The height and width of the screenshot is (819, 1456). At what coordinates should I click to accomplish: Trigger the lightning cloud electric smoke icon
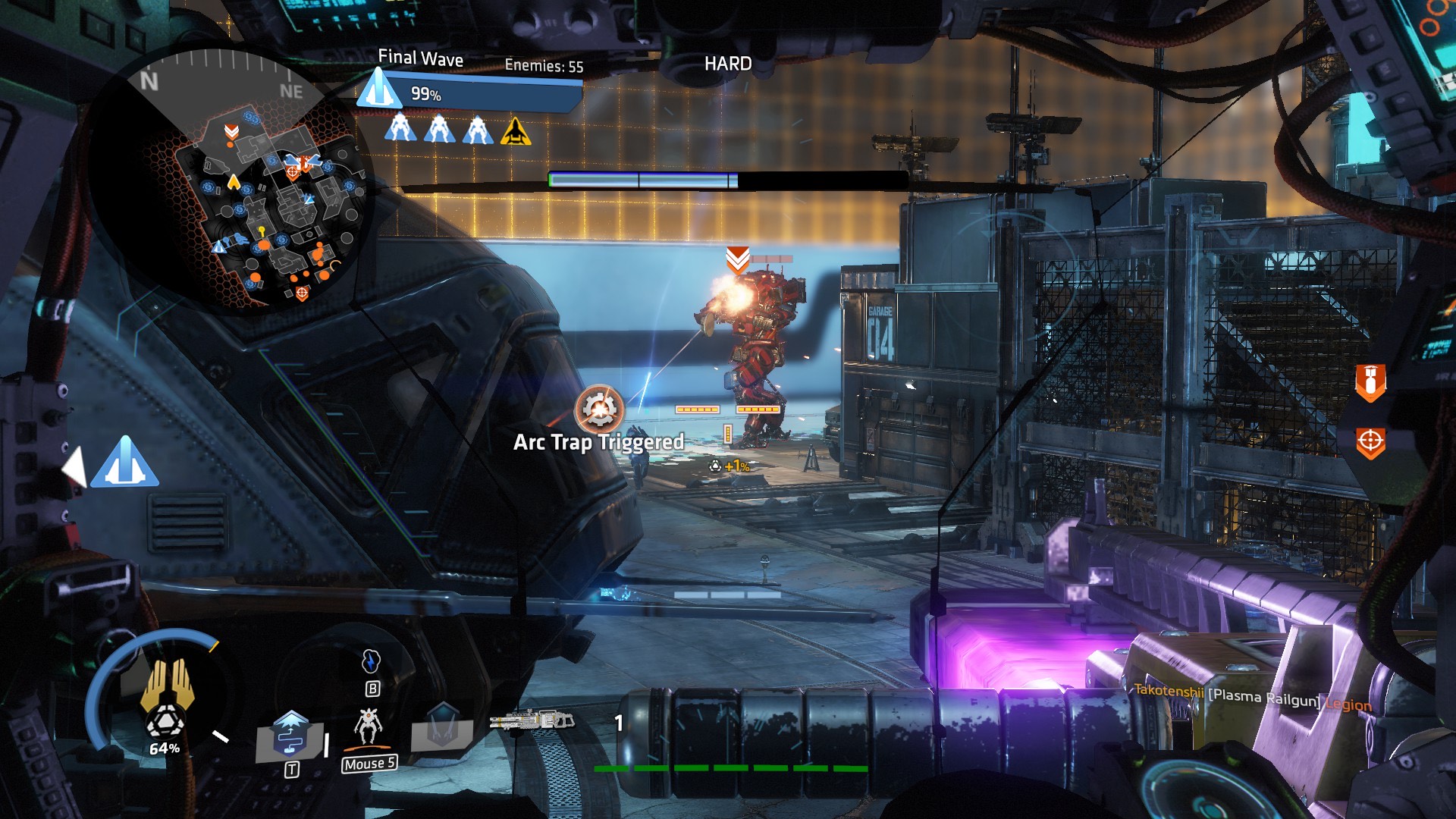(370, 661)
